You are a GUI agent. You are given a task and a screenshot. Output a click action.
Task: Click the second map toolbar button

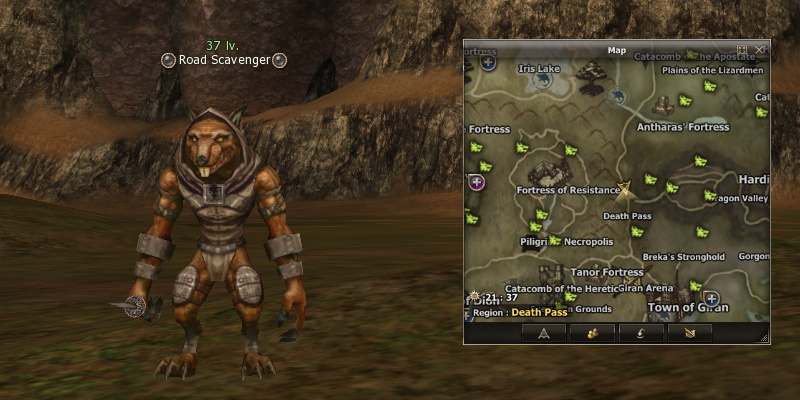click(592, 333)
